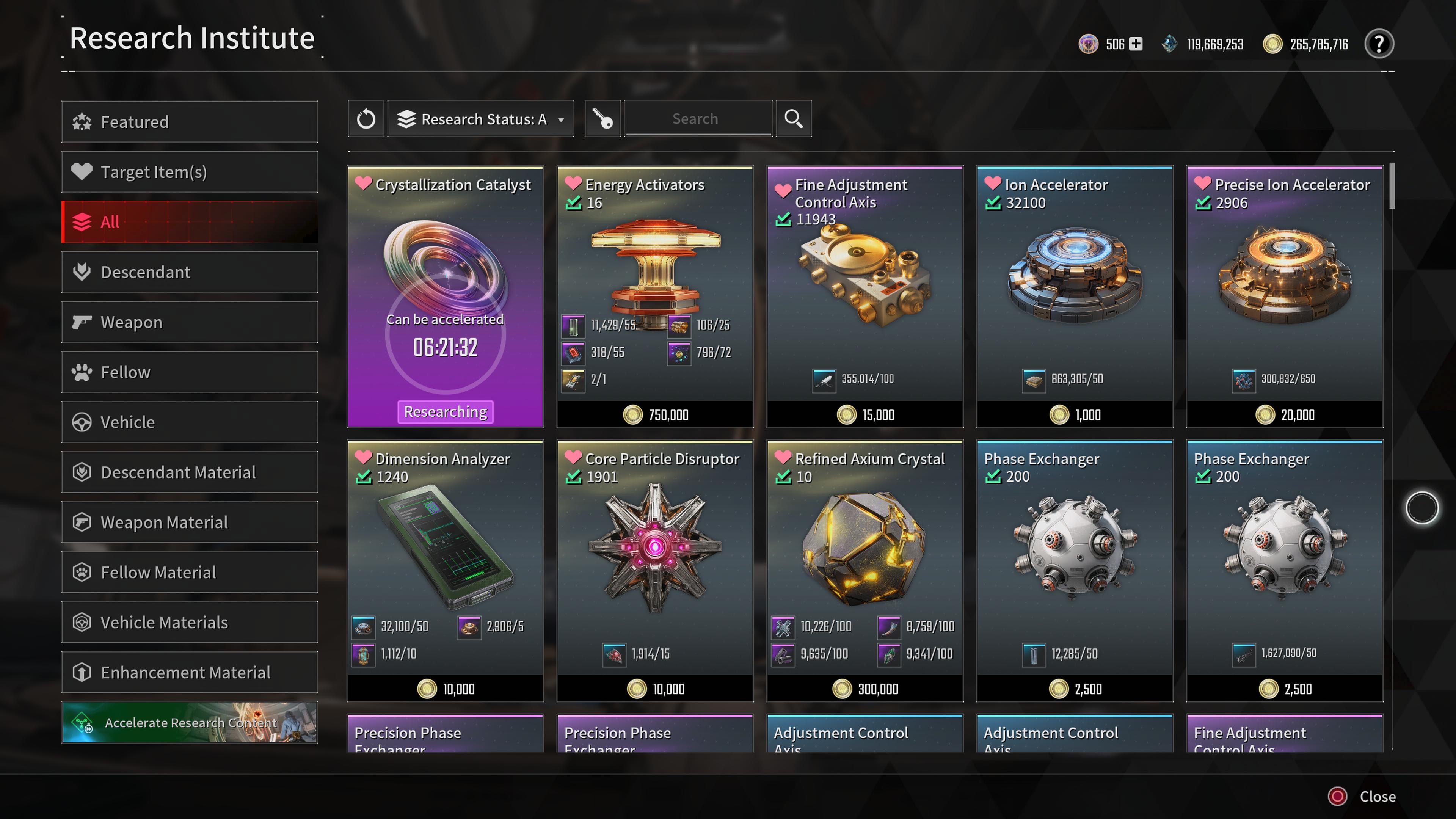Select the Dimension Analyzer card

point(446,571)
